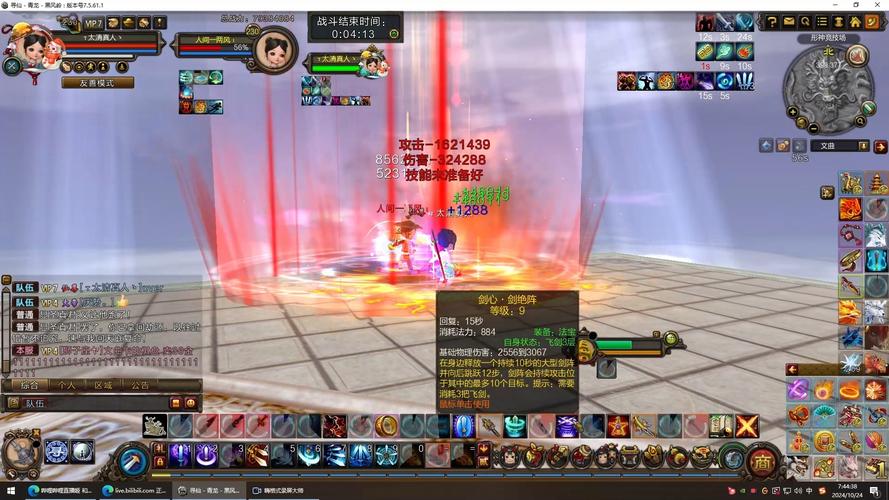Switch to the 综合 chat tab
The height and width of the screenshot is (500, 889).
tap(31, 385)
